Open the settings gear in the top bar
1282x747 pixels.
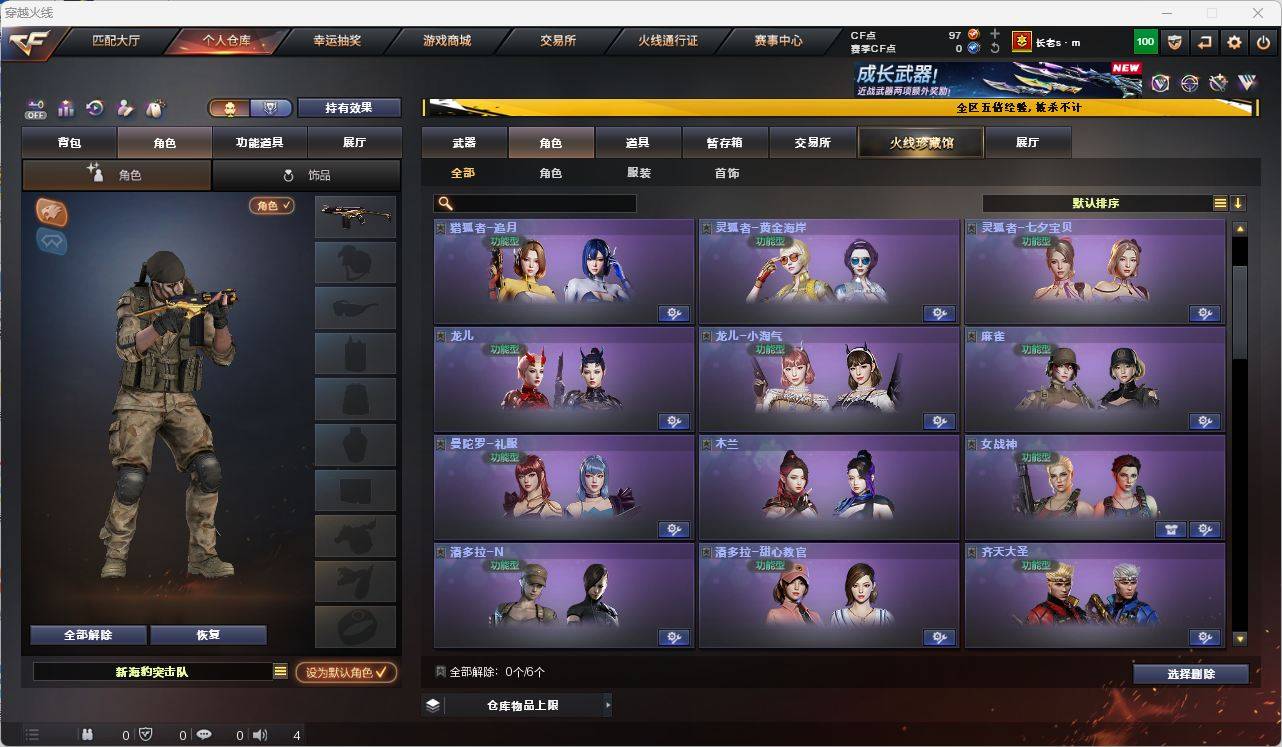[1234, 41]
